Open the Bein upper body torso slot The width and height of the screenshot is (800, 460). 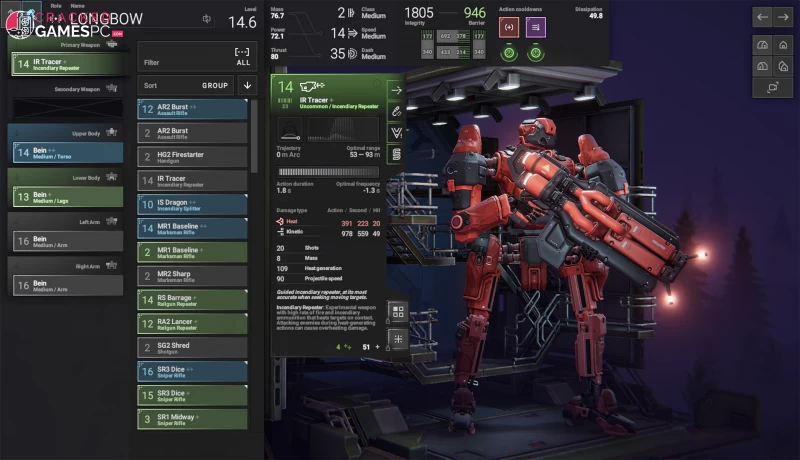tap(67, 152)
